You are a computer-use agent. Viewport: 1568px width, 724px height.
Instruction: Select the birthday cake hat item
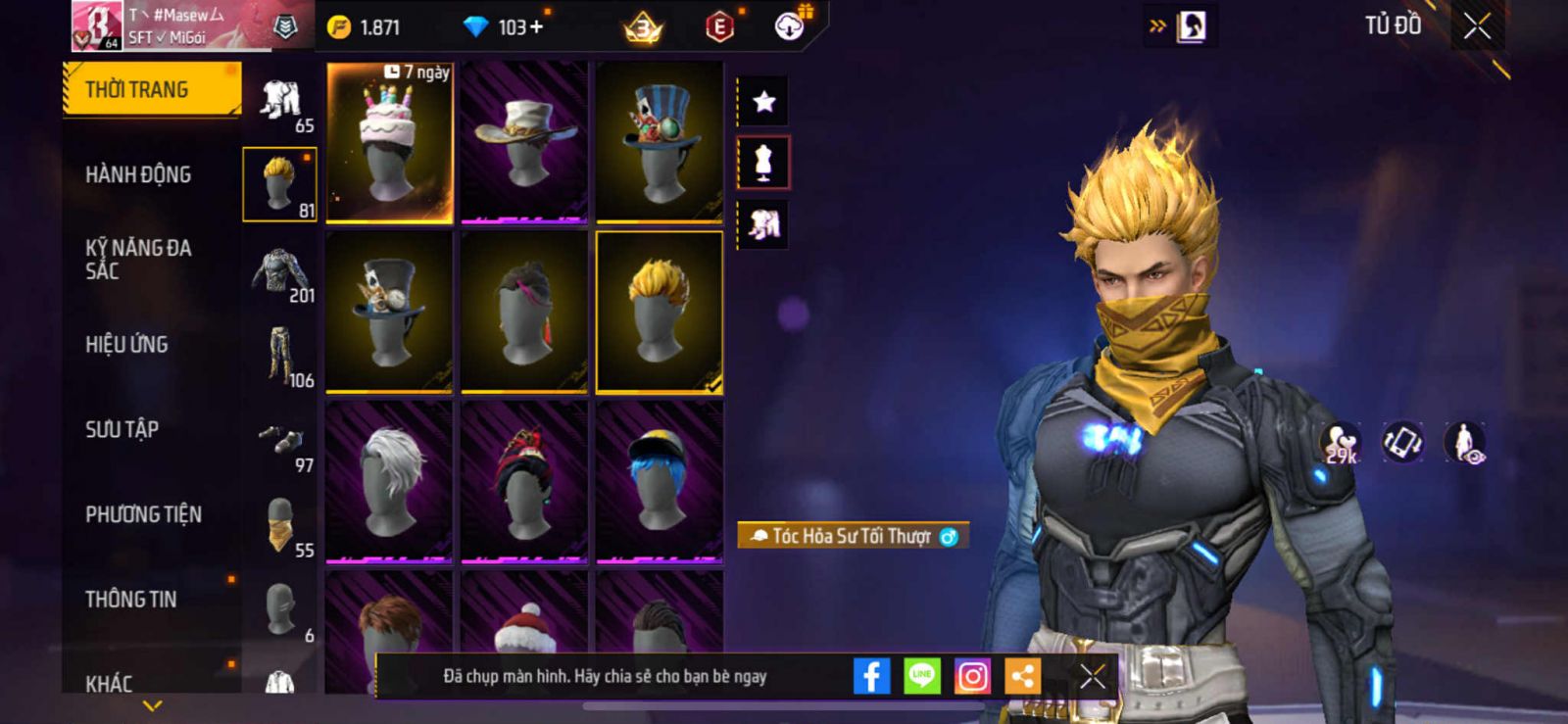click(389, 143)
